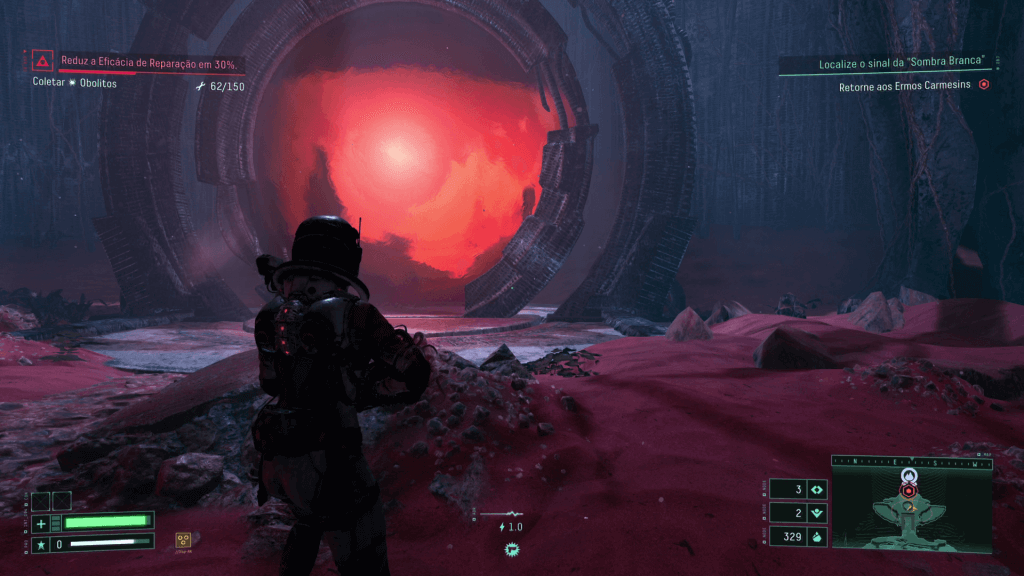The height and width of the screenshot is (576, 1024).
Task: Select the diamond-shaped resource icon showing 3
Action: coord(817,489)
